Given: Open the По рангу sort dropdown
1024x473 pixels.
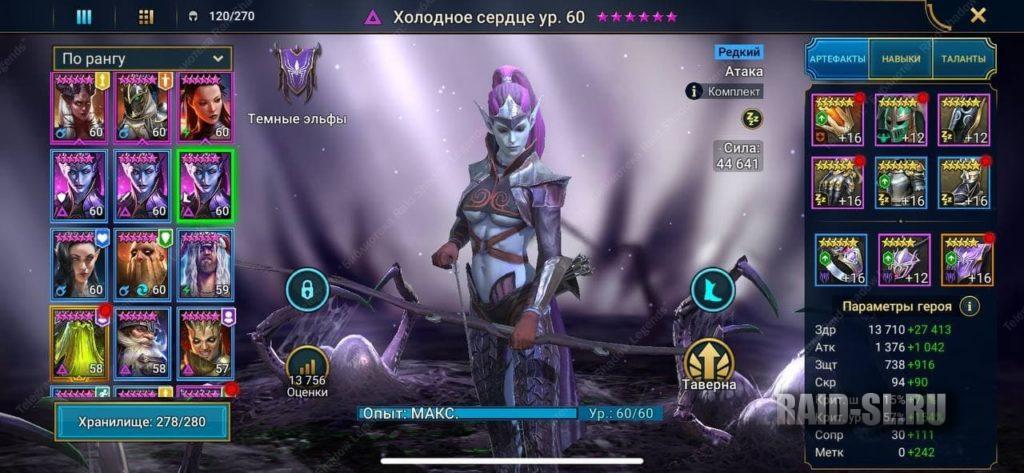Looking at the screenshot, I should [x=142, y=59].
